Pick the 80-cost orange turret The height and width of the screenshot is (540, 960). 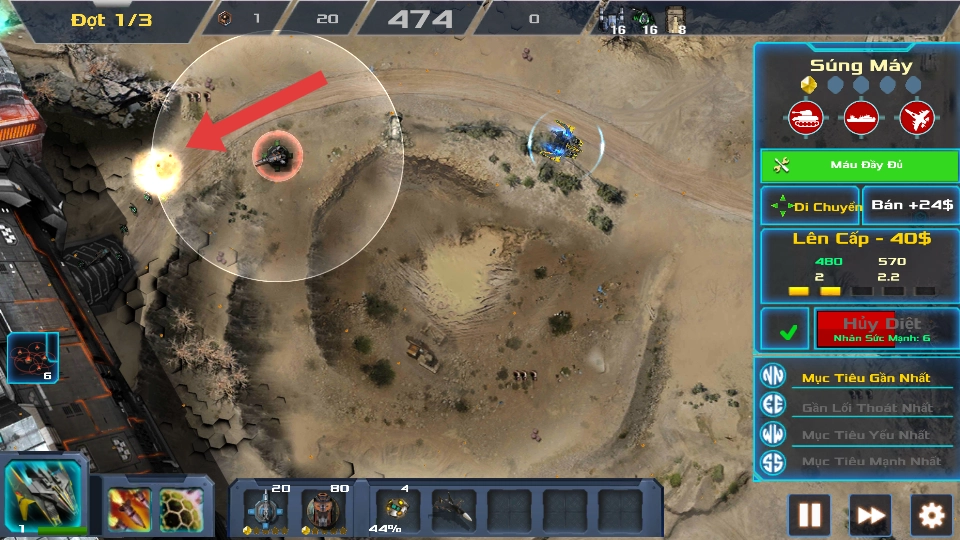coord(324,509)
